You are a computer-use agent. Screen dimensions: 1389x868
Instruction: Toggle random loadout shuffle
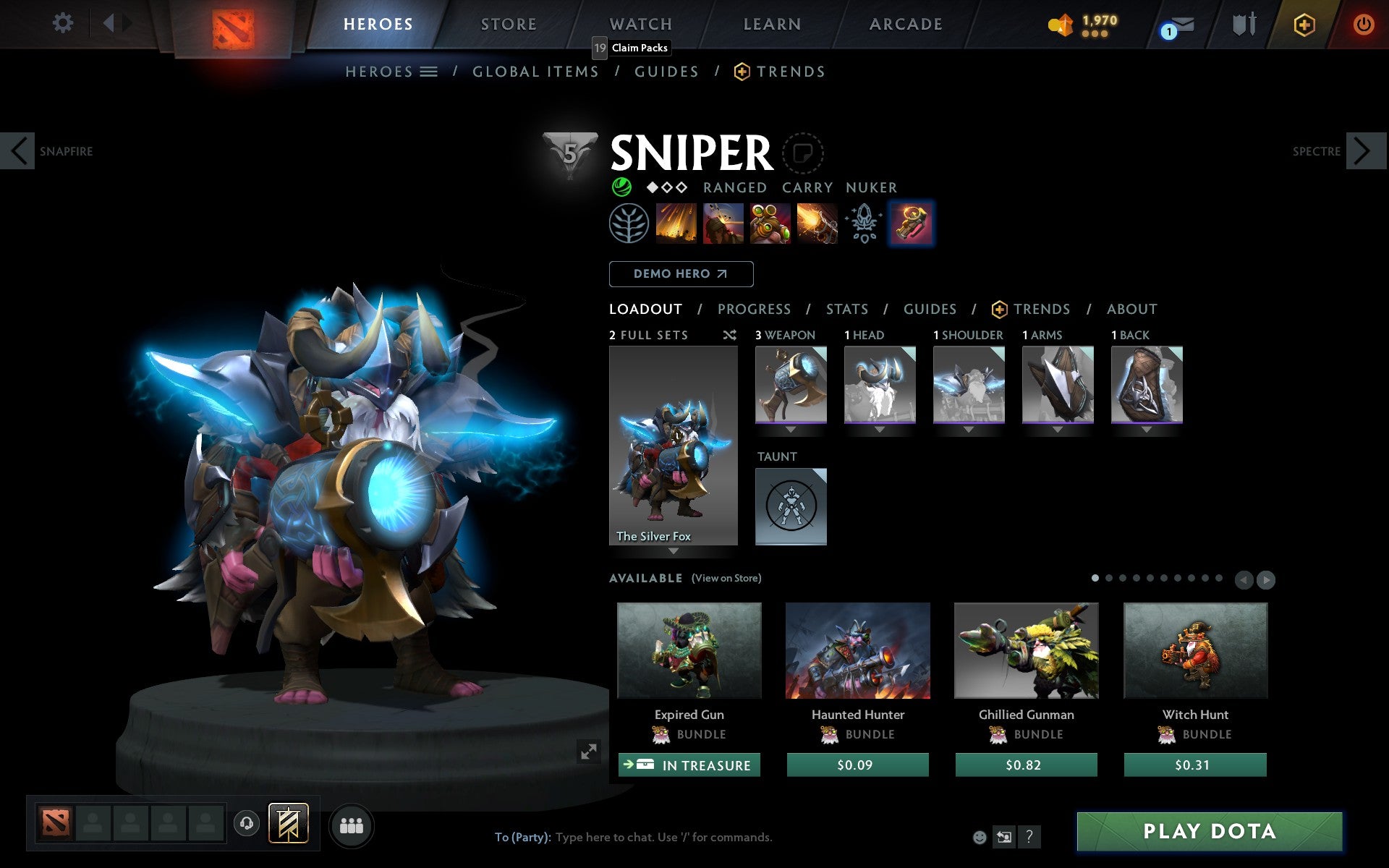pos(729,335)
